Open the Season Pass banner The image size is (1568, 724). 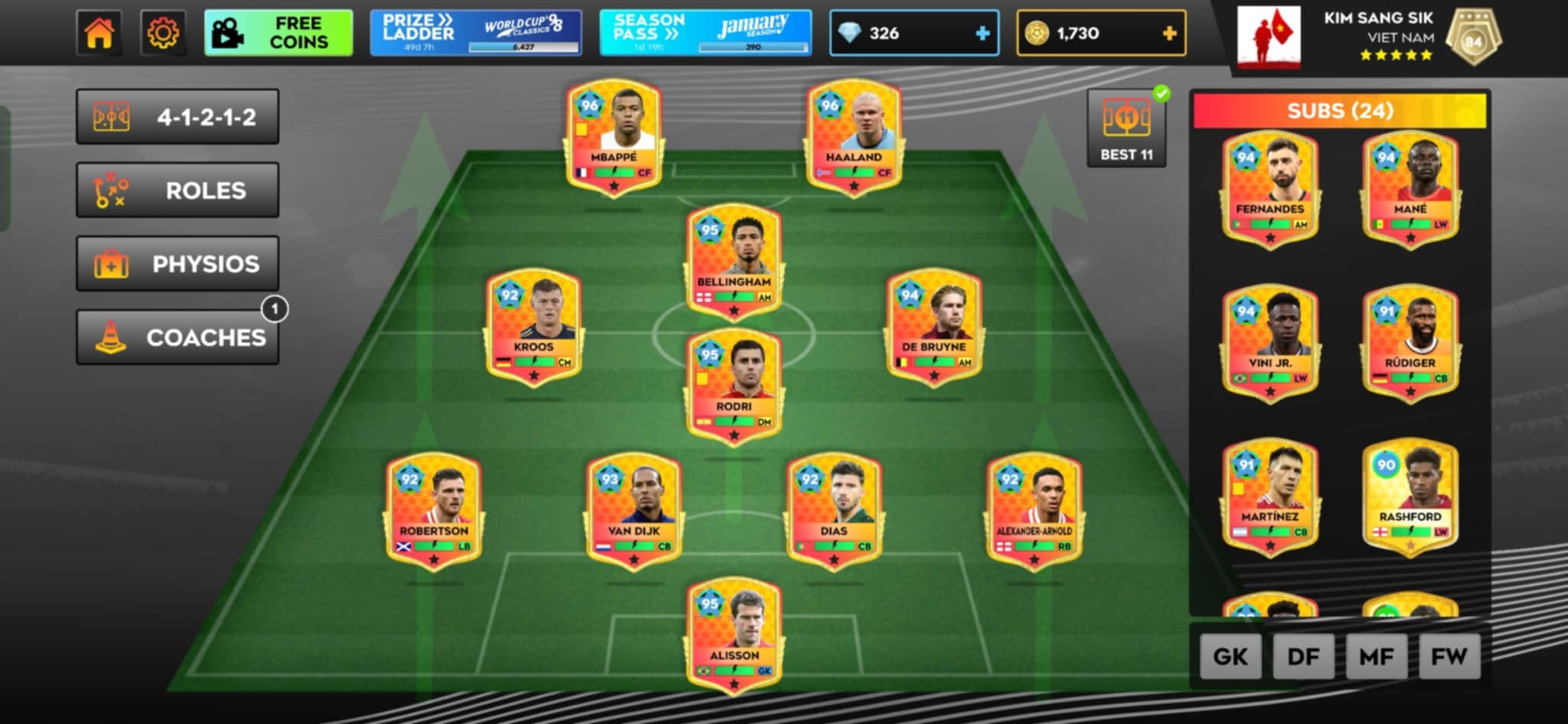704,33
